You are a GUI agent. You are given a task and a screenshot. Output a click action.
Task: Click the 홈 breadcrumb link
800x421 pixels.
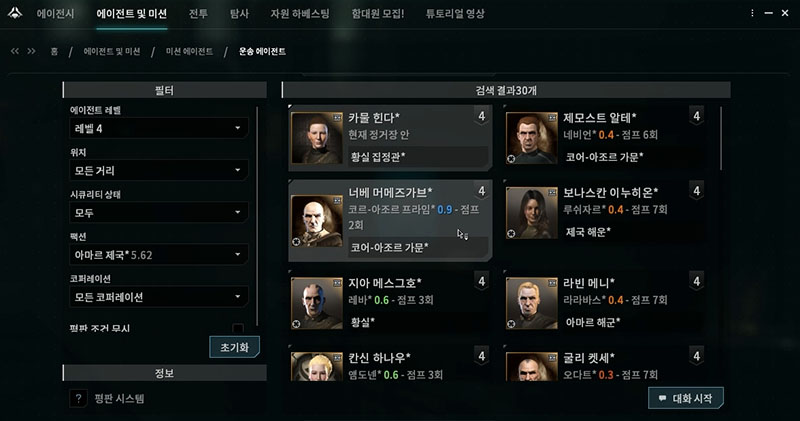pyautogui.click(x=54, y=50)
